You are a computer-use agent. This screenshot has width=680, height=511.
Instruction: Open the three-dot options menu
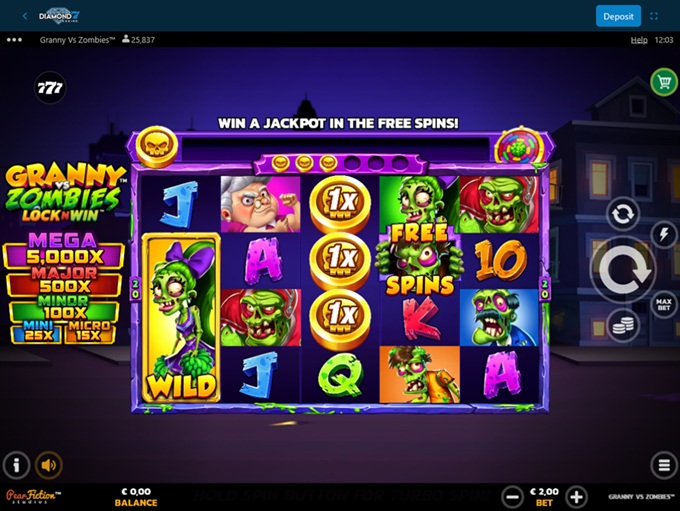pos(14,40)
